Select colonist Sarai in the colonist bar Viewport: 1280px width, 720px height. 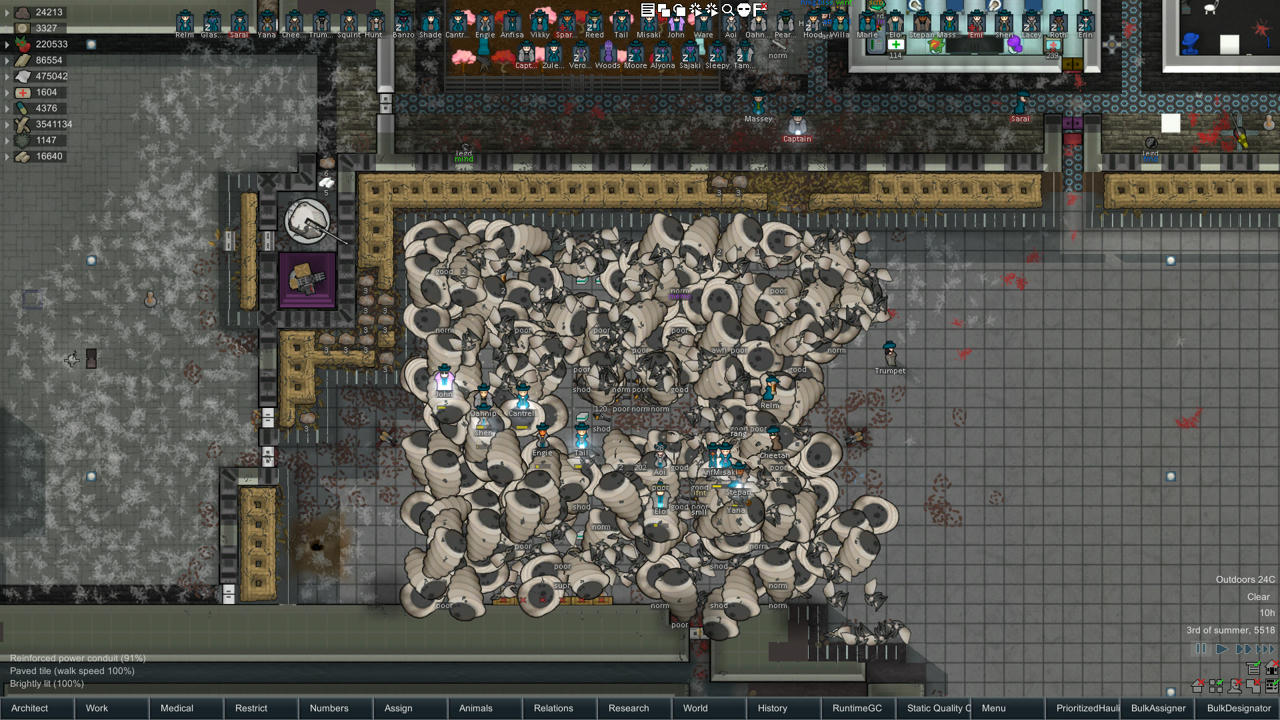239,22
